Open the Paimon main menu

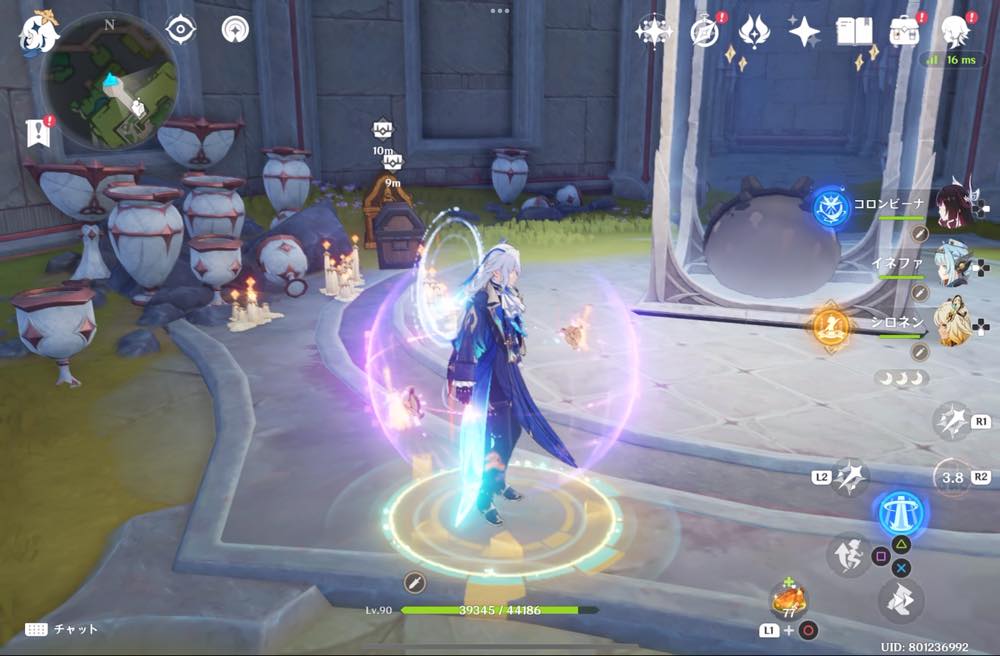click(37, 32)
